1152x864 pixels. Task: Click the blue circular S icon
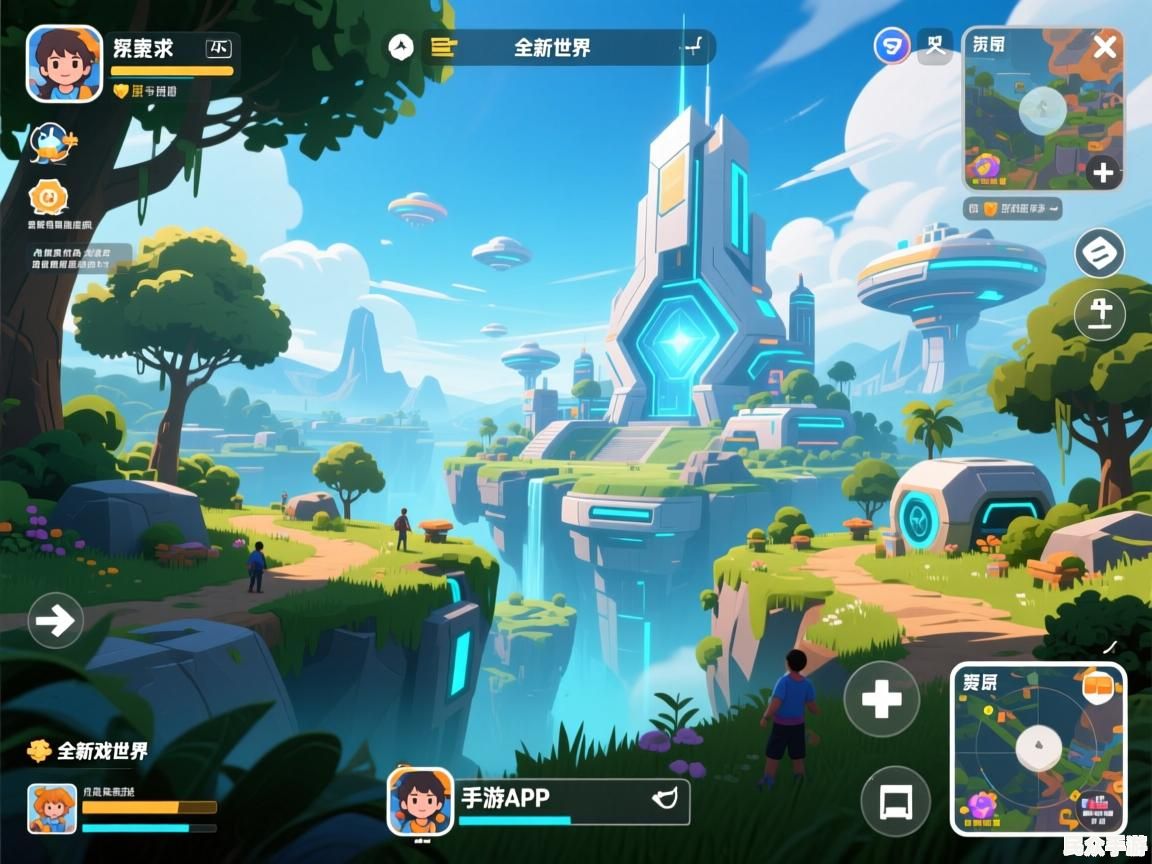pos(891,46)
